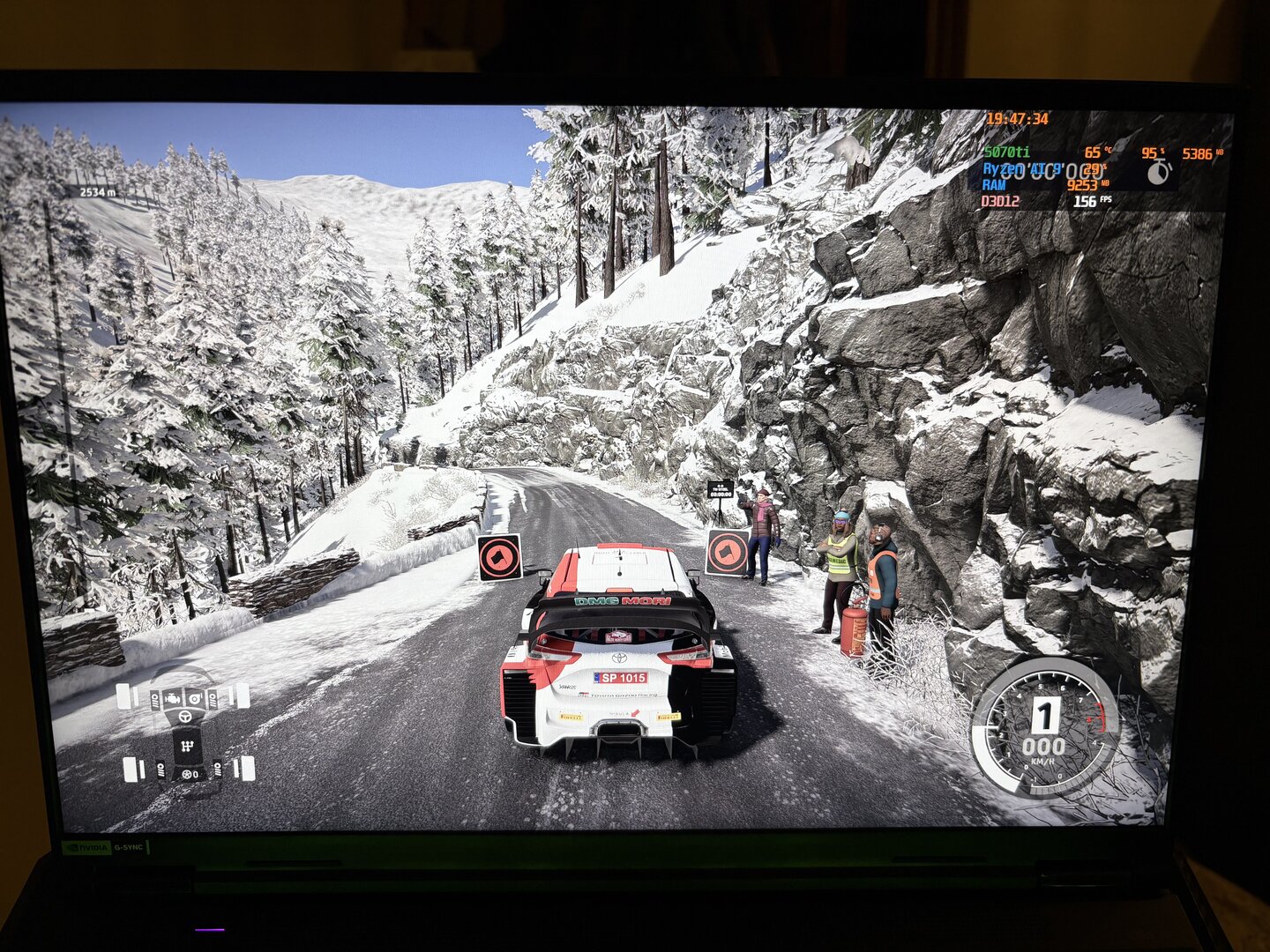
Task: Select the tachometer gear gauge
Action: point(1045,729)
